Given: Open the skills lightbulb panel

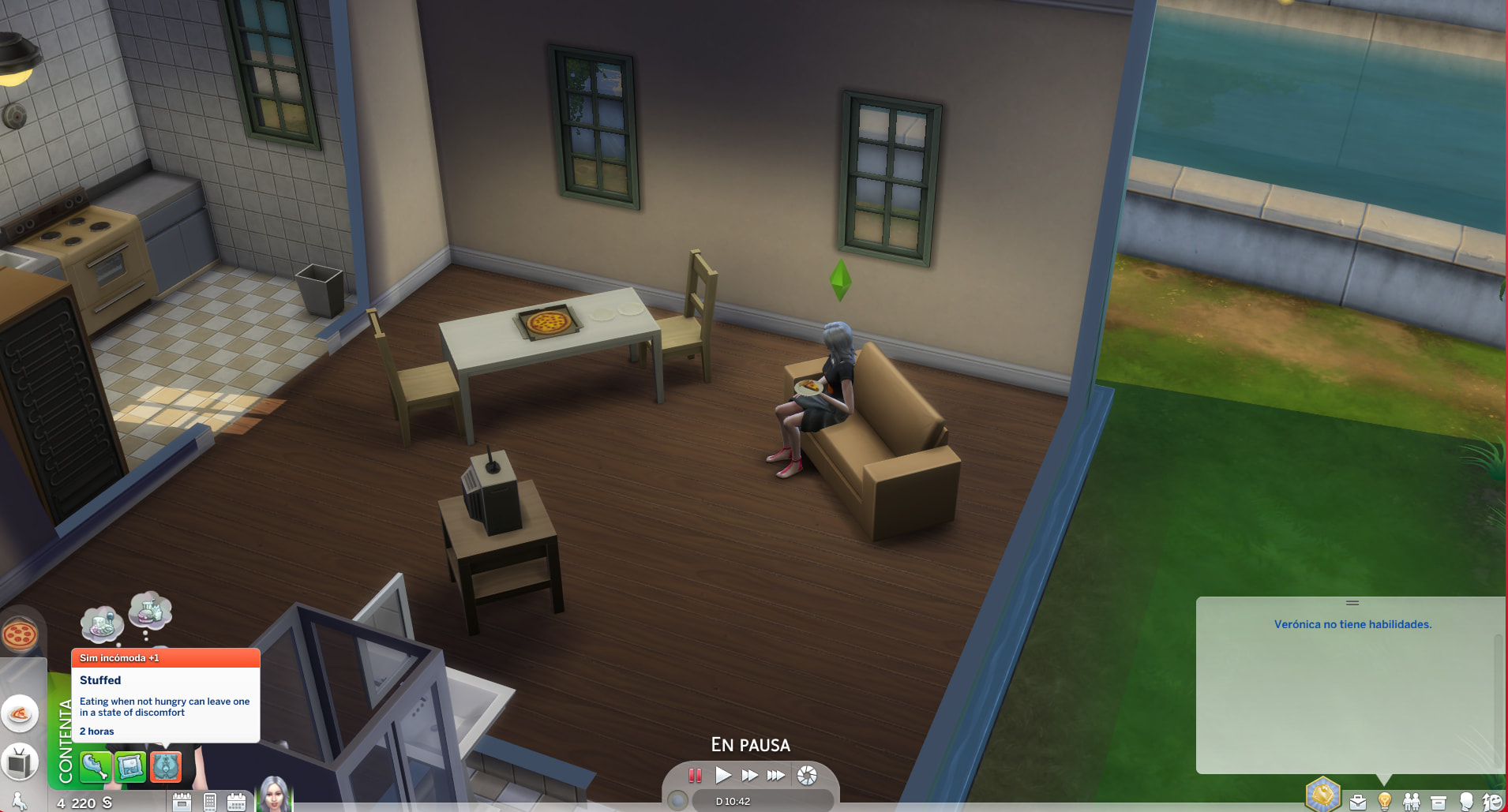Looking at the screenshot, I should (x=1384, y=801).
